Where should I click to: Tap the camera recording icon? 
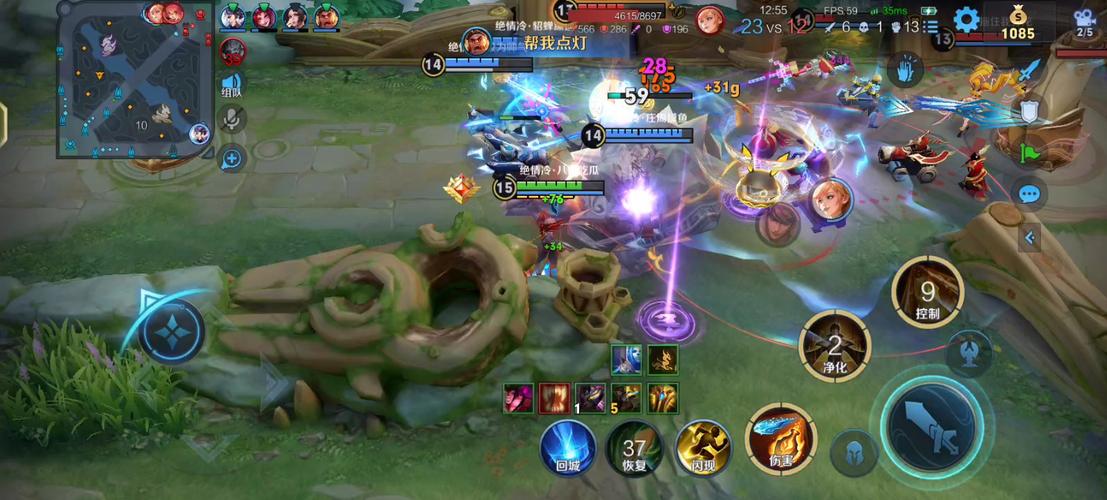coord(1084,22)
